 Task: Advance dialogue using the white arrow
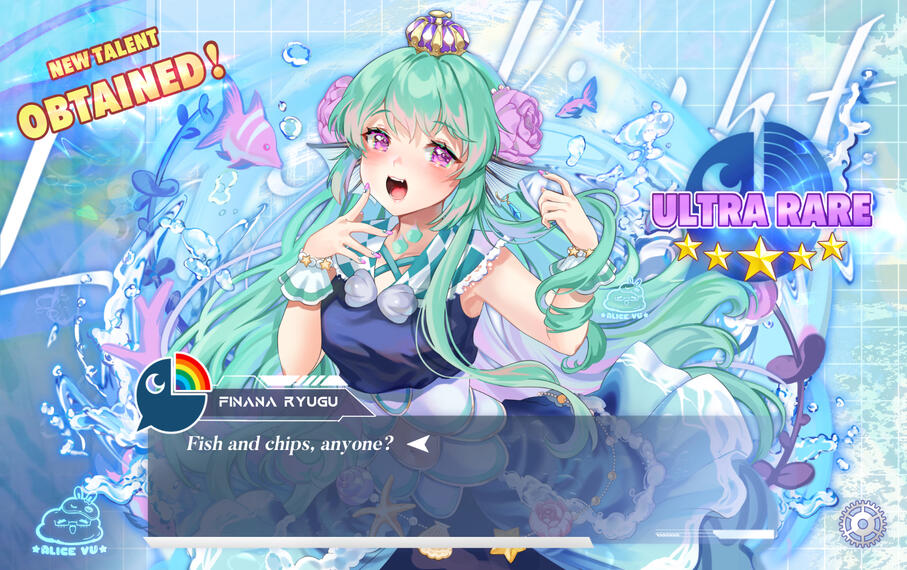pos(419,444)
